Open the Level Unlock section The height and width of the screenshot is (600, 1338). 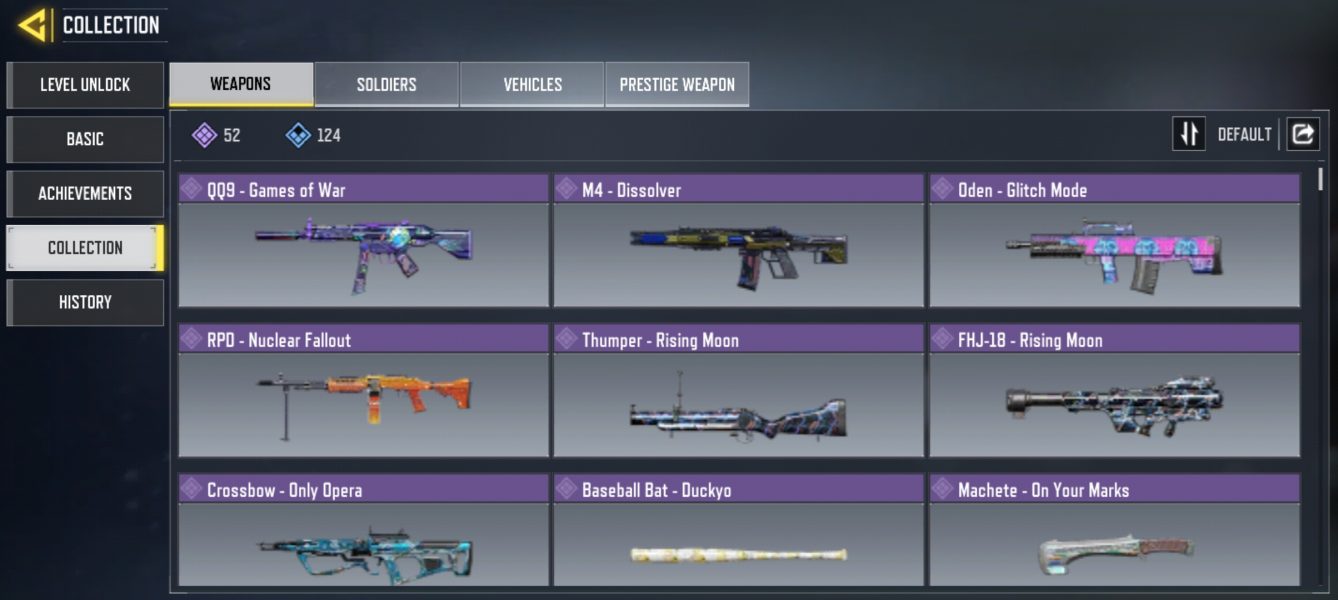pyautogui.click(x=85, y=85)
